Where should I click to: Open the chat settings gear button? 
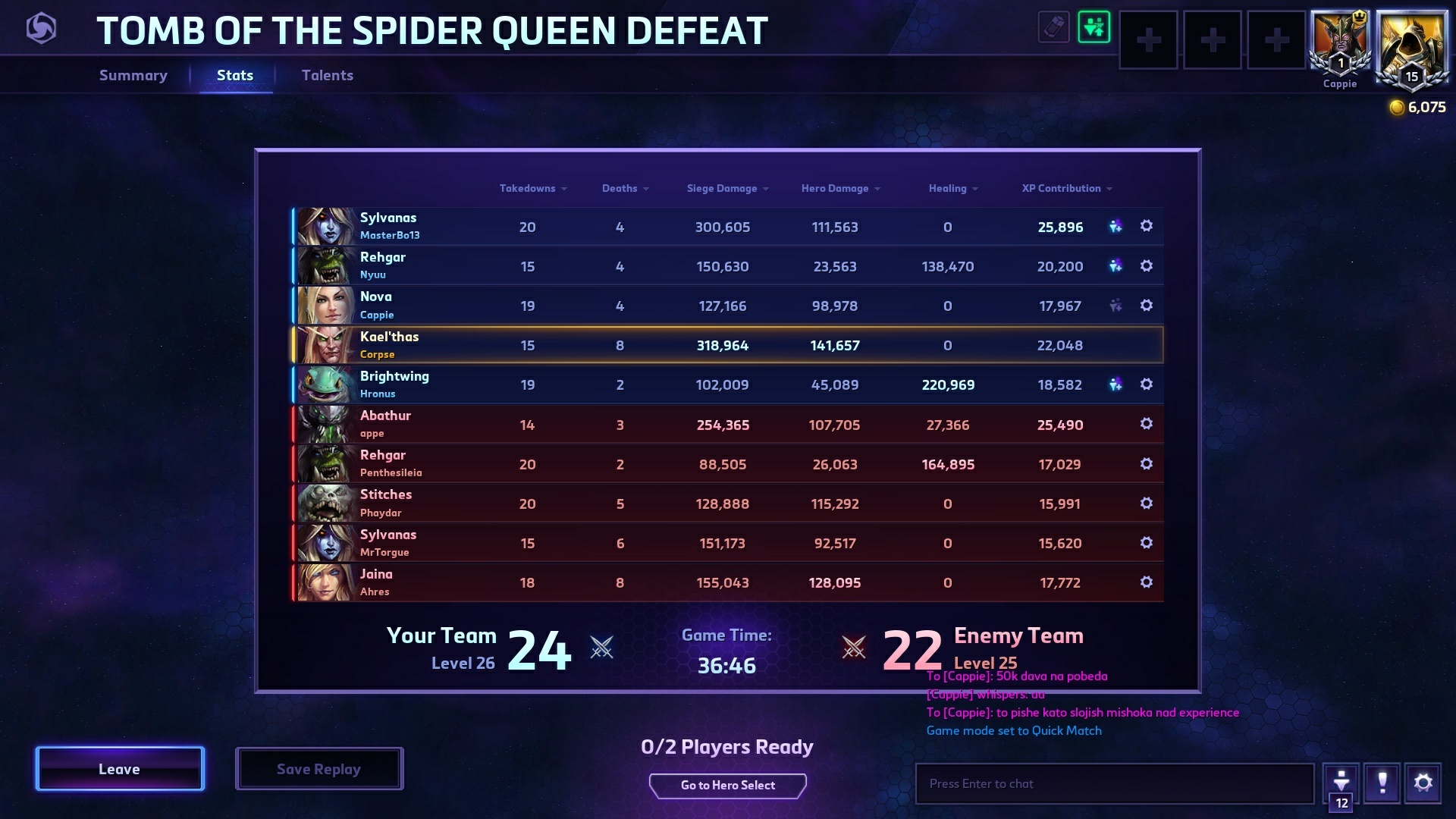(1423, 783)
